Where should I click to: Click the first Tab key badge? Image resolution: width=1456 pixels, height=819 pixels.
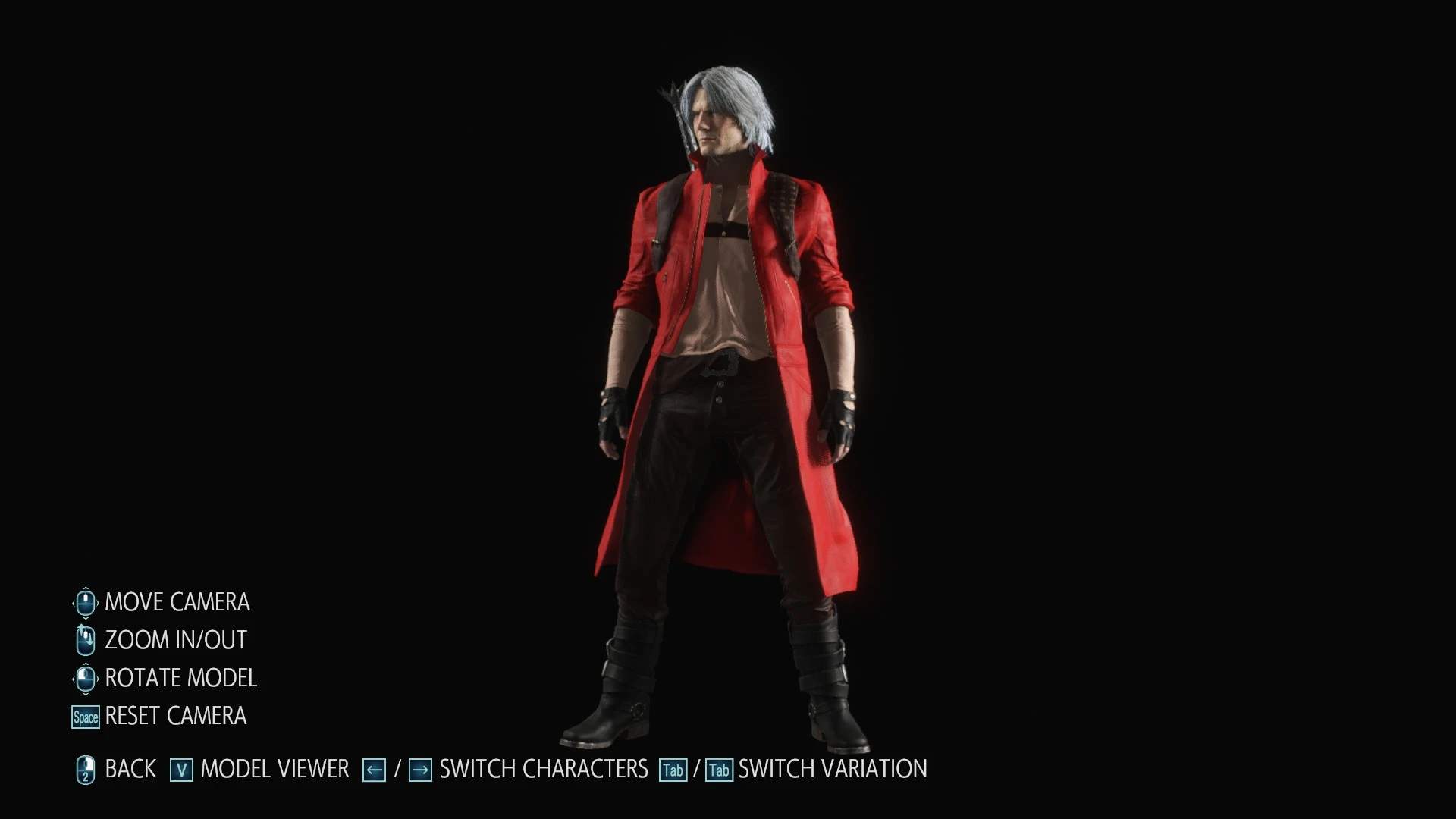tap(673, 768)
